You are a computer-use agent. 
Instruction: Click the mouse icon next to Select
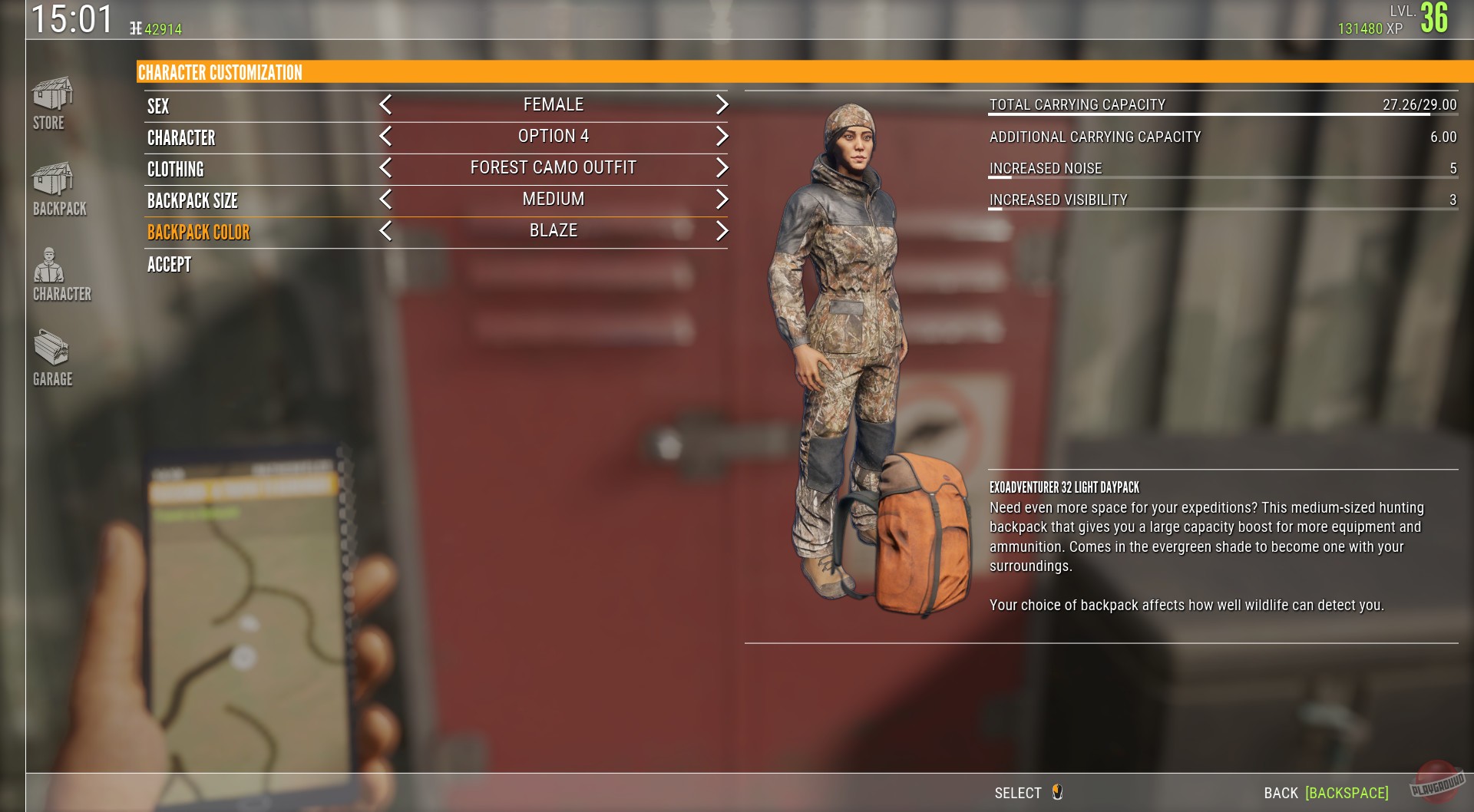click(x=1056, y=793)
